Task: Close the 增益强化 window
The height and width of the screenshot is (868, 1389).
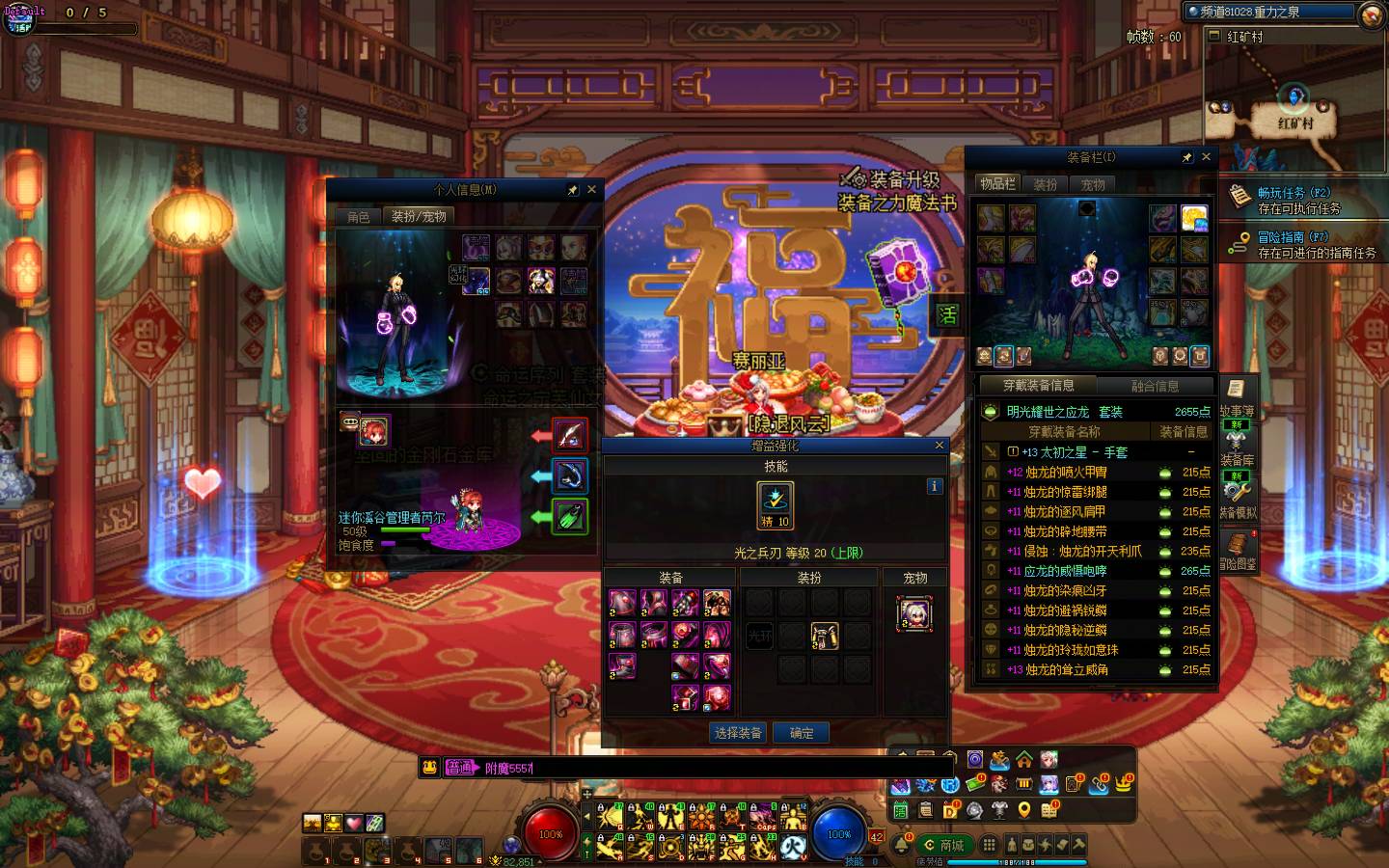Action: (x=940, y=446)
